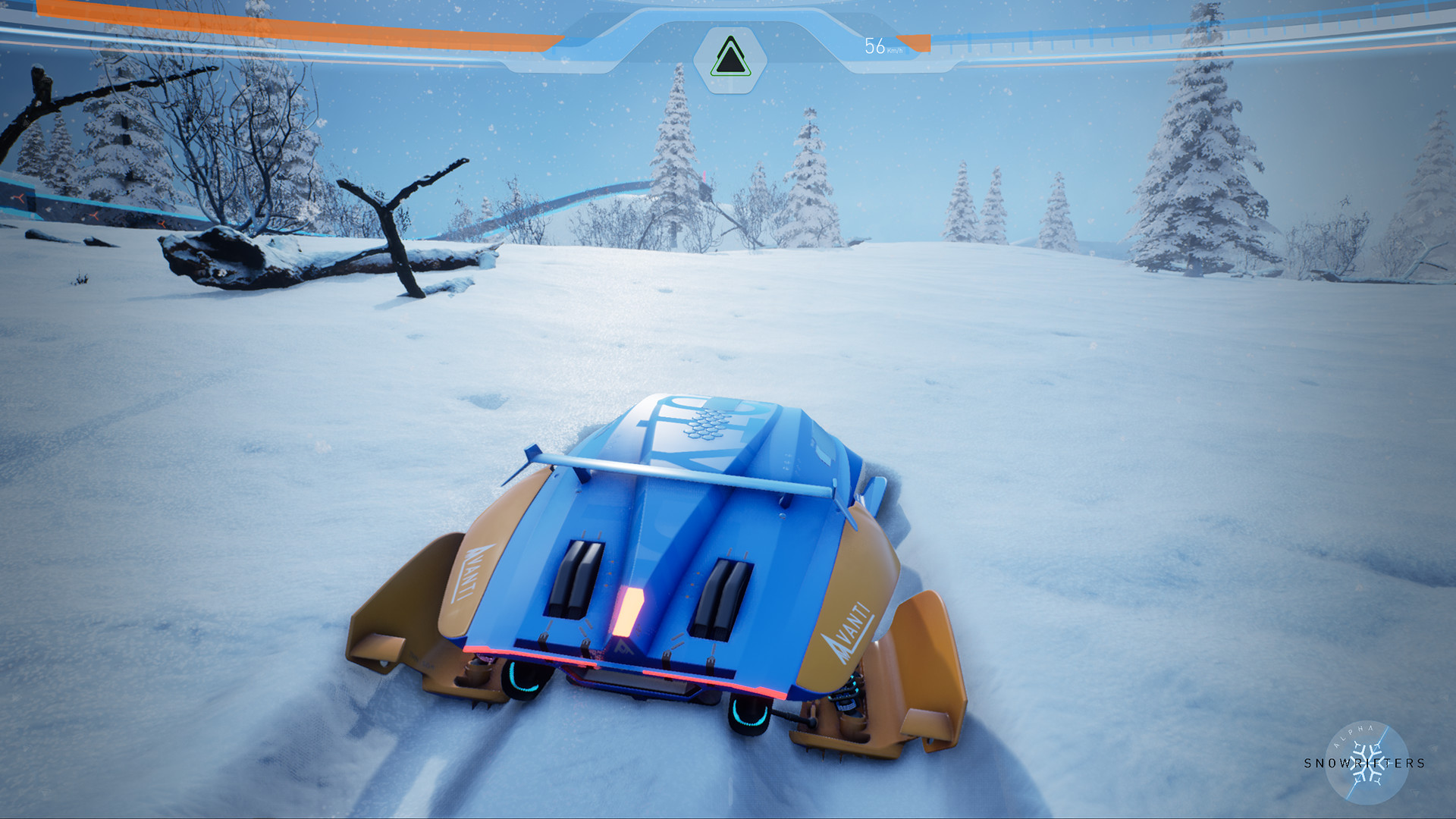The width and height of the screenshot is (1456, 819).
Task: Click the left red track marker on horizon
Action: click(20, 197)
